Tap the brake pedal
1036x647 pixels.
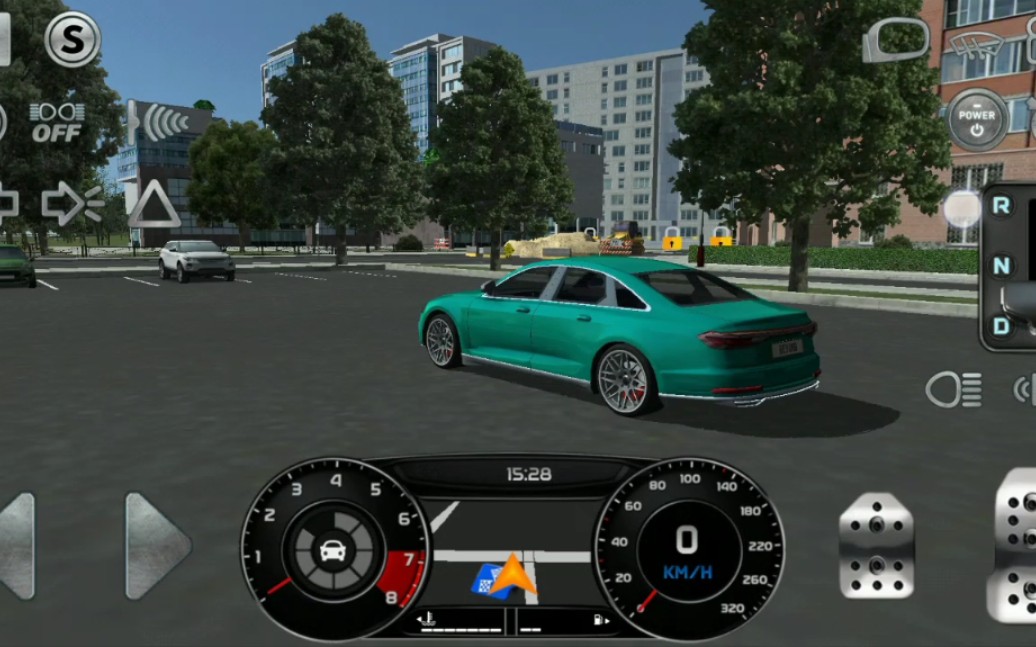pyautogui.click(x=876, y=546)
